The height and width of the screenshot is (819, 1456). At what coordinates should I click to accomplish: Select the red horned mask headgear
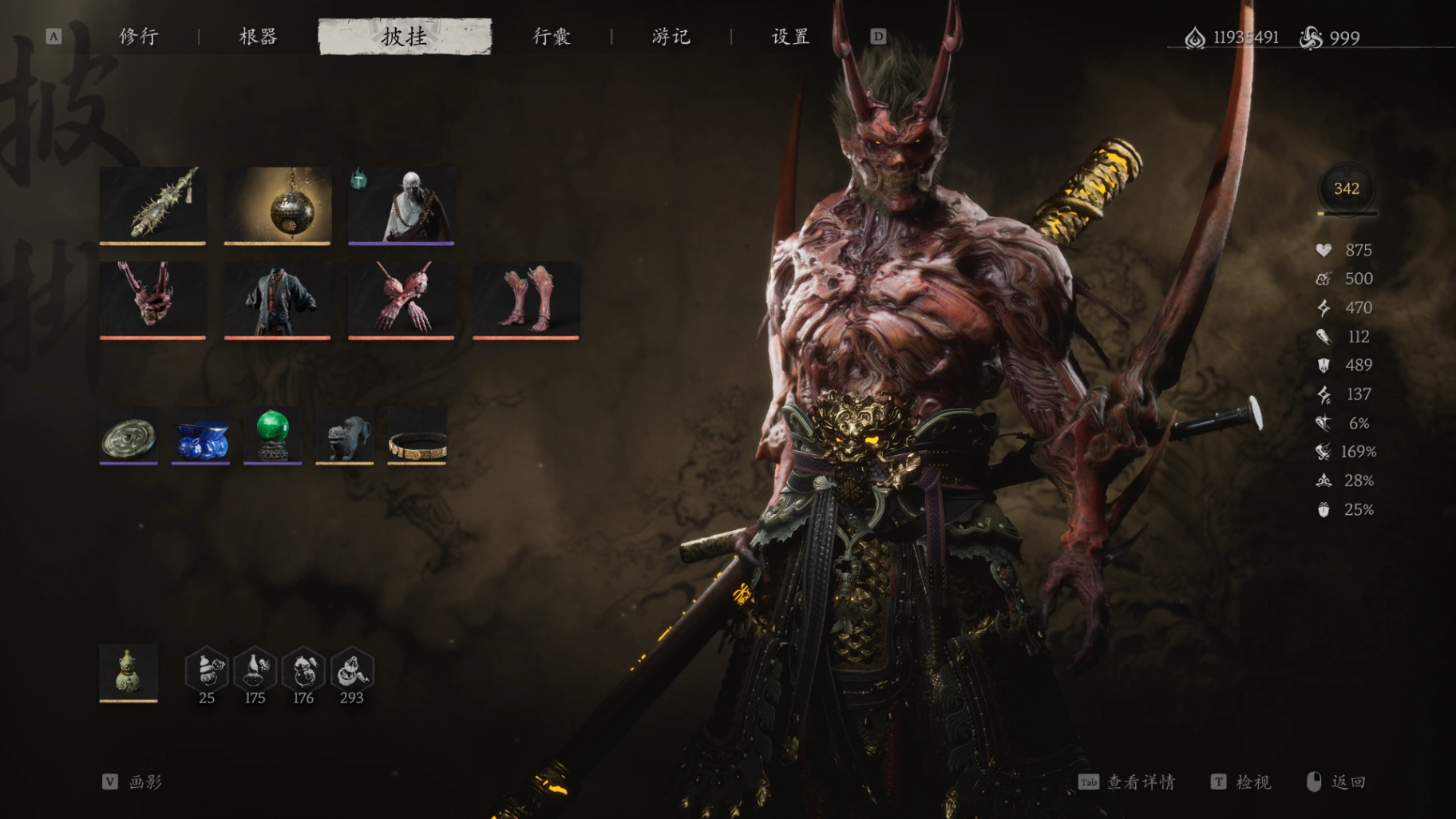[x=152, y=299]
